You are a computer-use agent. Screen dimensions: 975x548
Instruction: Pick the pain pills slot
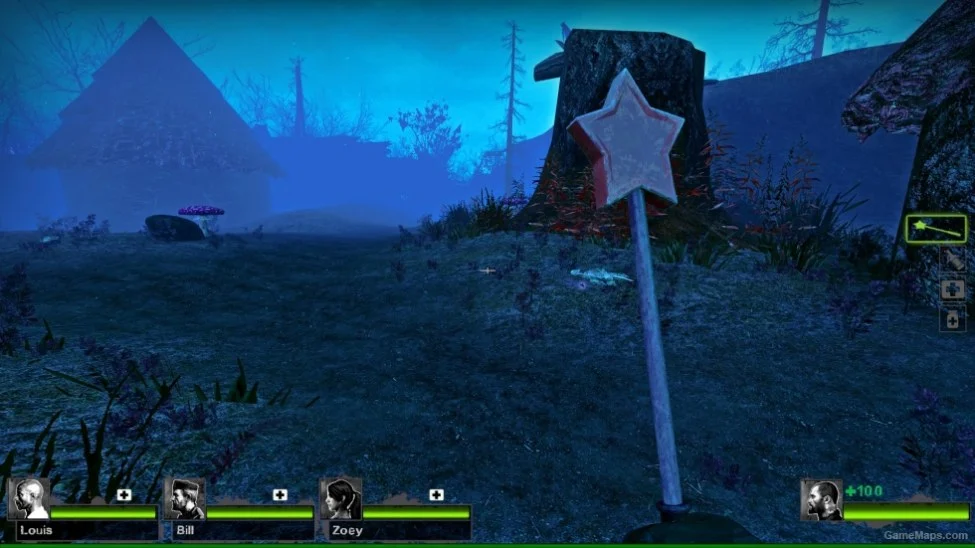click(952, 318)
